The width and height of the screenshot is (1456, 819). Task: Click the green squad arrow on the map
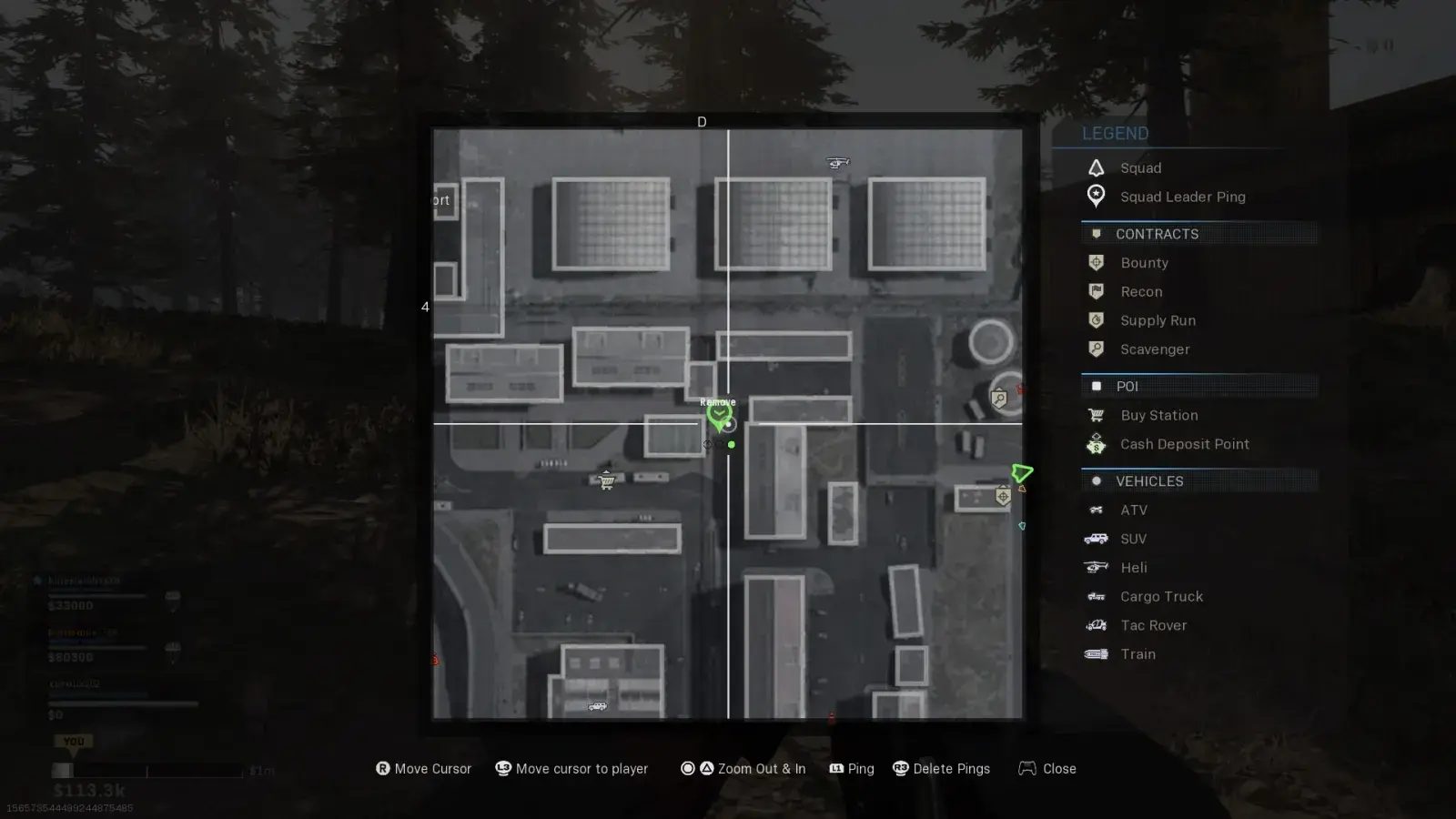pyautogui.click(x=1022, y=473)
